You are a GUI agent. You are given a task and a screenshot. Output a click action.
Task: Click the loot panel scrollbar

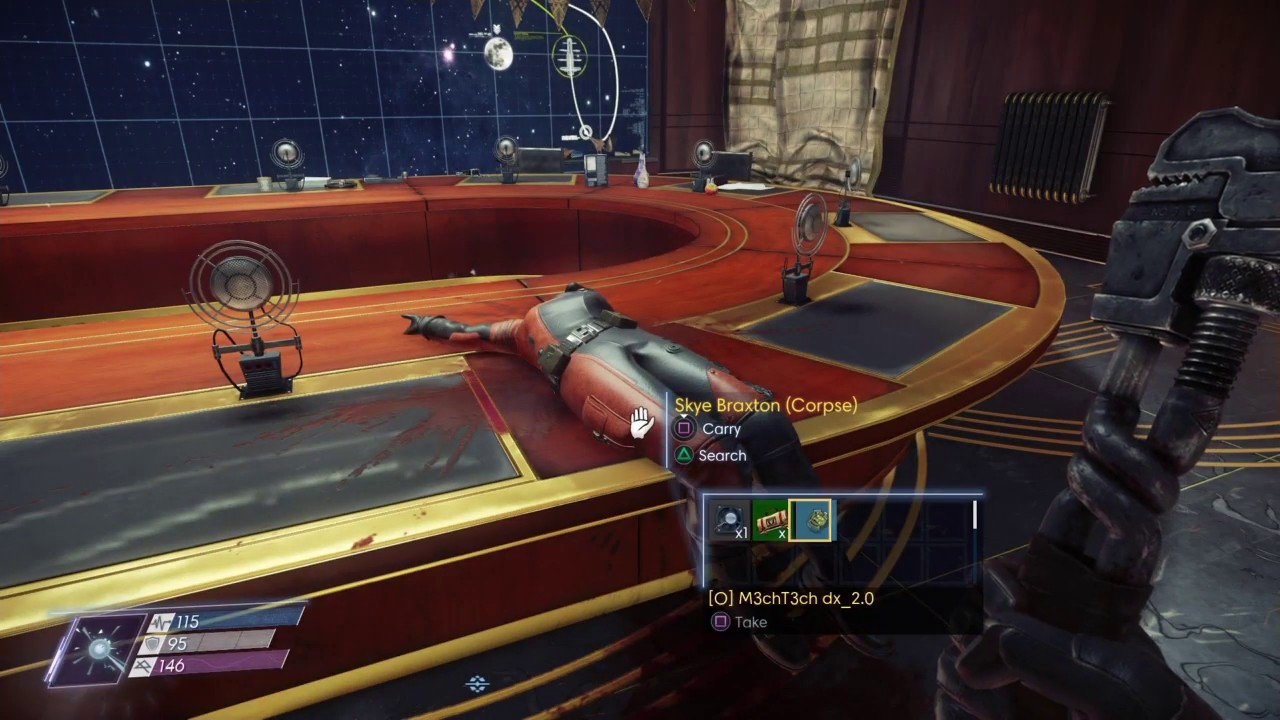point(975,515)
